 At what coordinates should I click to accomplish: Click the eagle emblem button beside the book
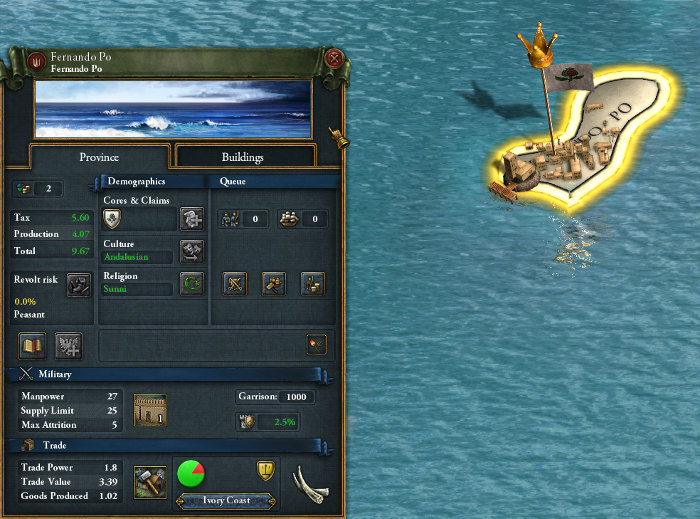[x=69, y=346]
